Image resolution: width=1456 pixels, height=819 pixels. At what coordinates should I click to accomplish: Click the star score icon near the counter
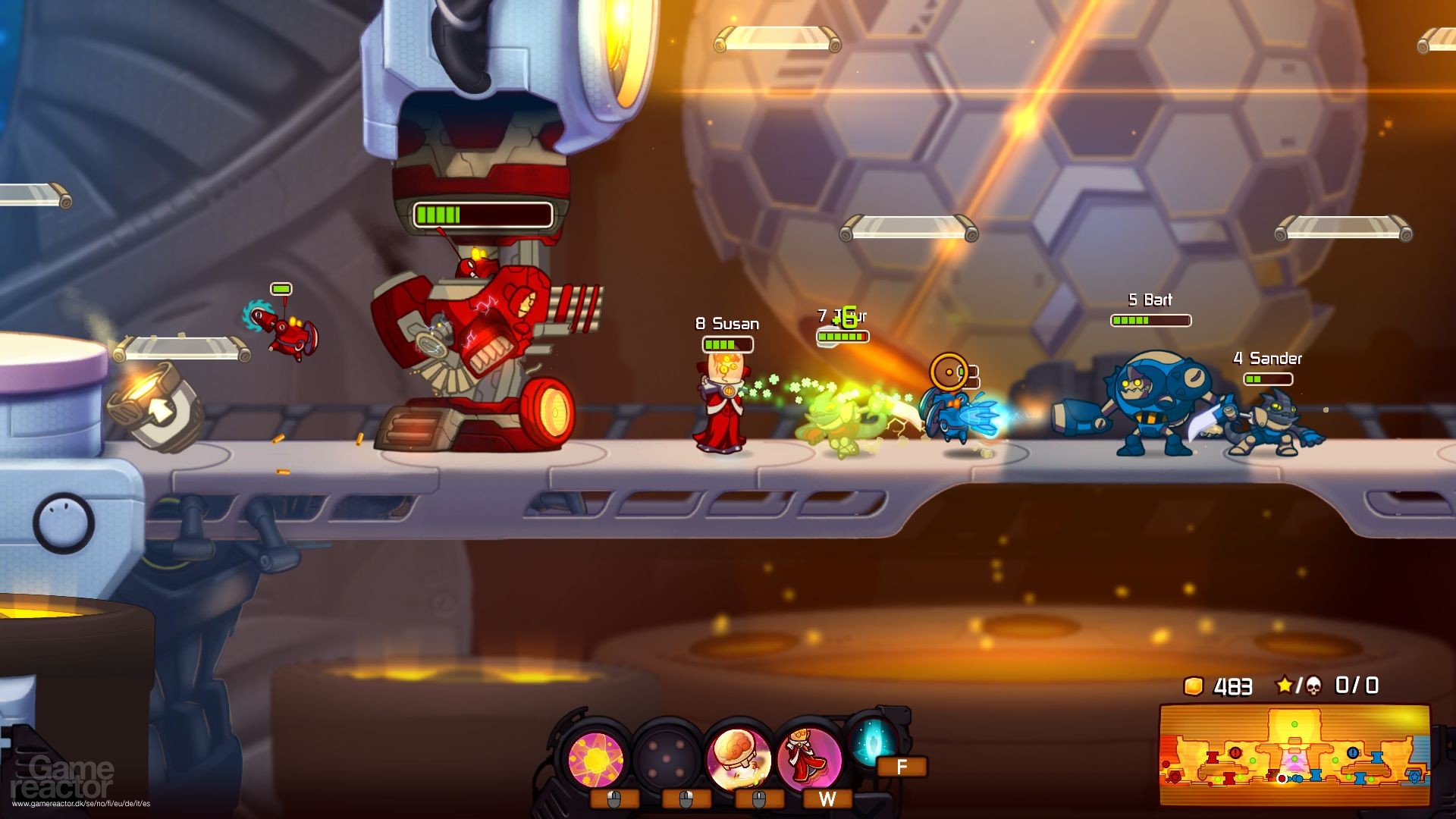1285,686
